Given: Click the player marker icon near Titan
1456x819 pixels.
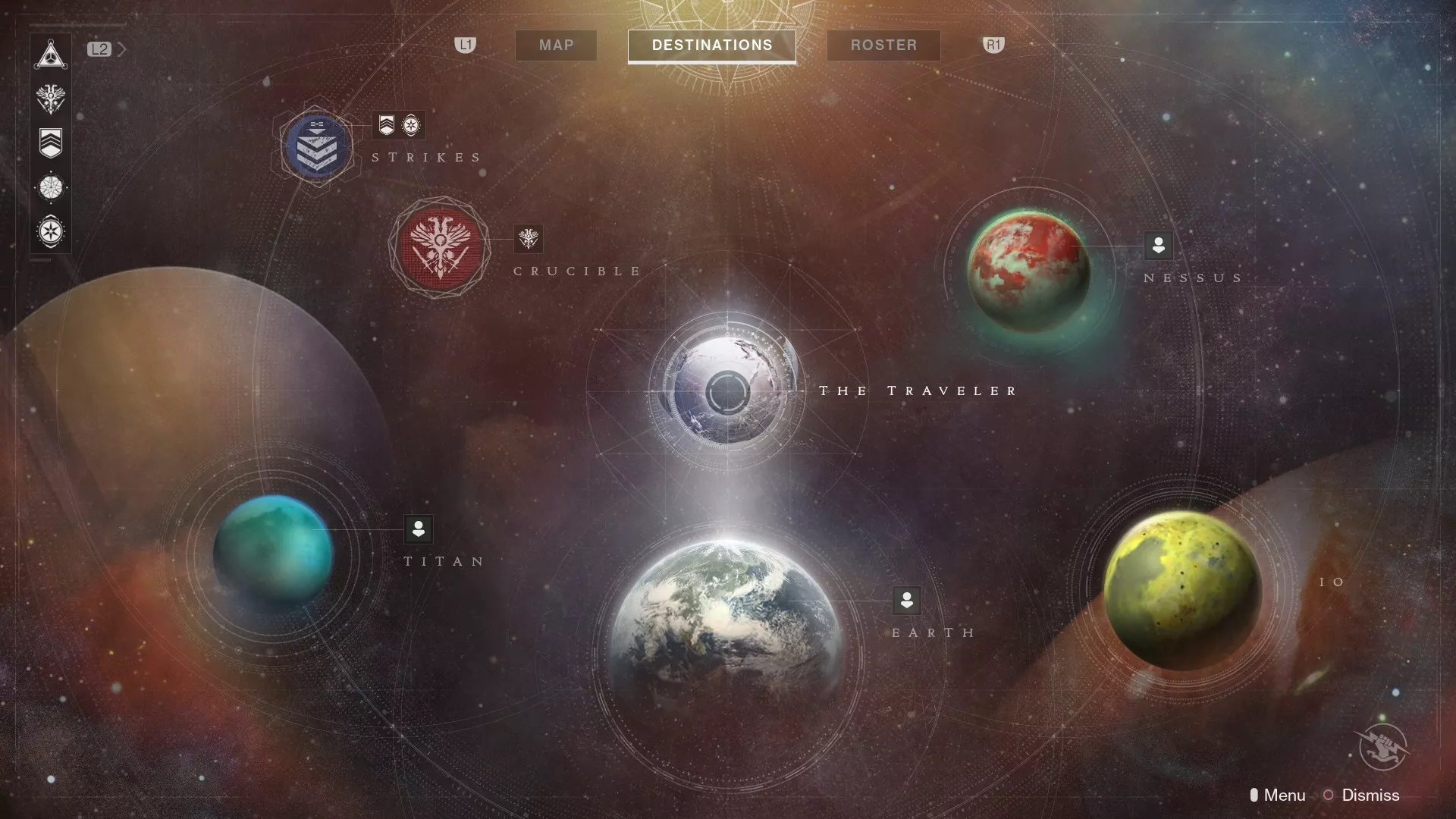Looking at the screenshot, I should coord(419,530).
